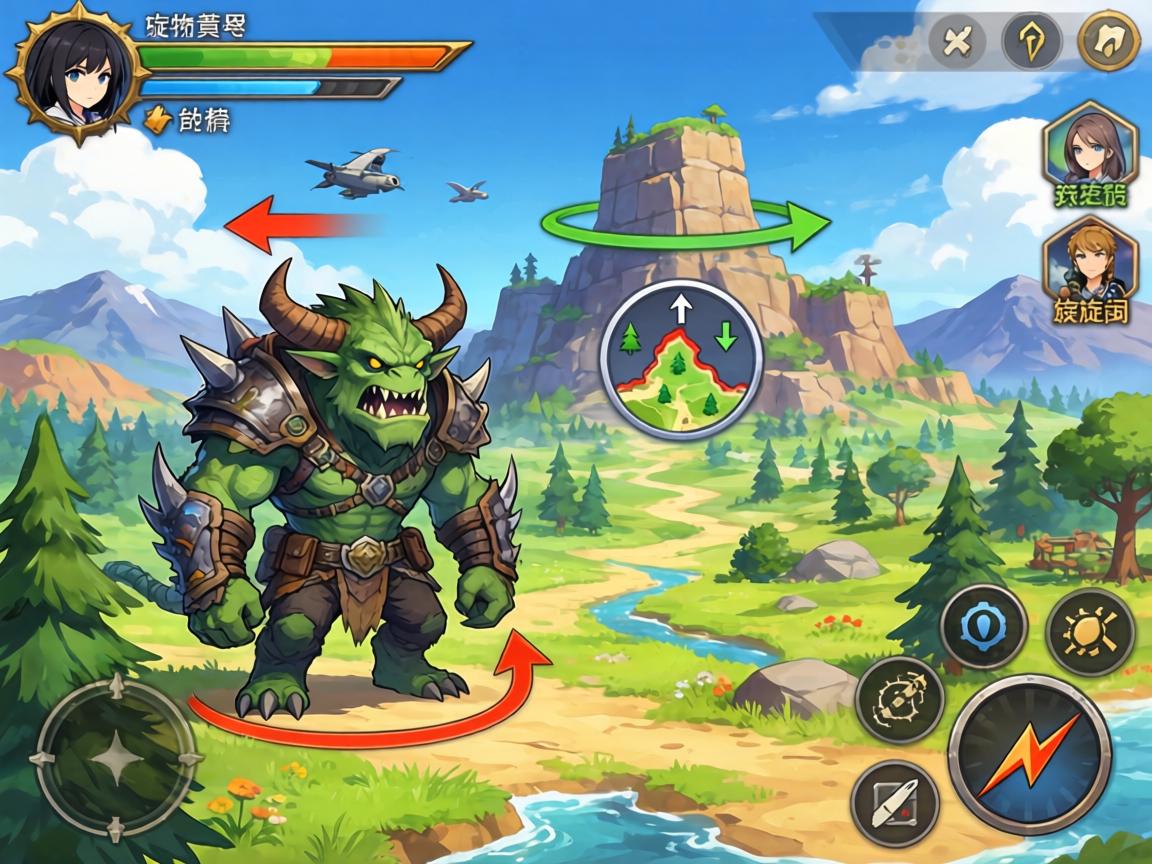Click the gold-ringed scroll map button
The height and width of the screenshot is (864, 1152).
coord(1108,41)
